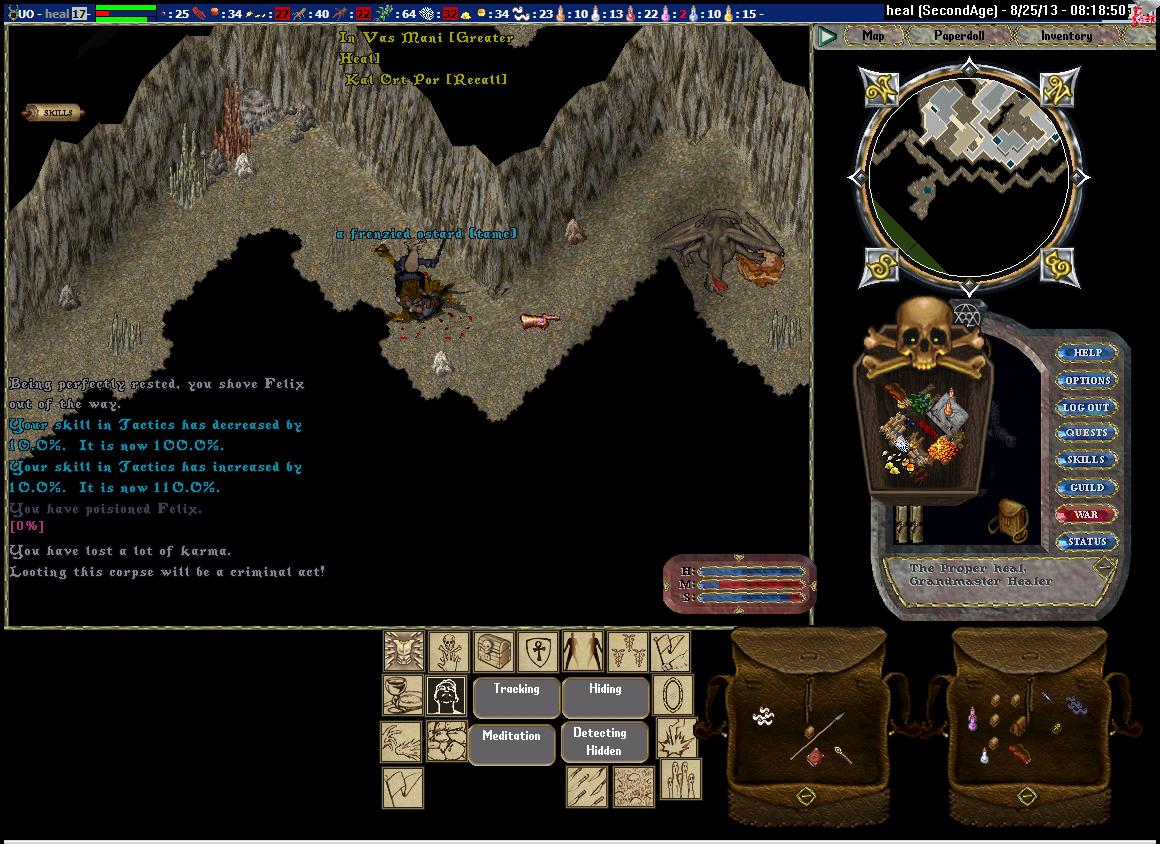The width and height of the screenshot is (1160, 844).
Task: Switch to the Paperdoll tab
Action: 958,36
